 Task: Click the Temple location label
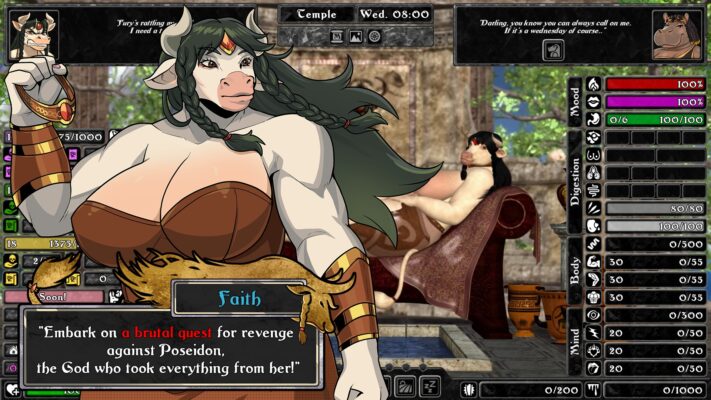(316, 15)
